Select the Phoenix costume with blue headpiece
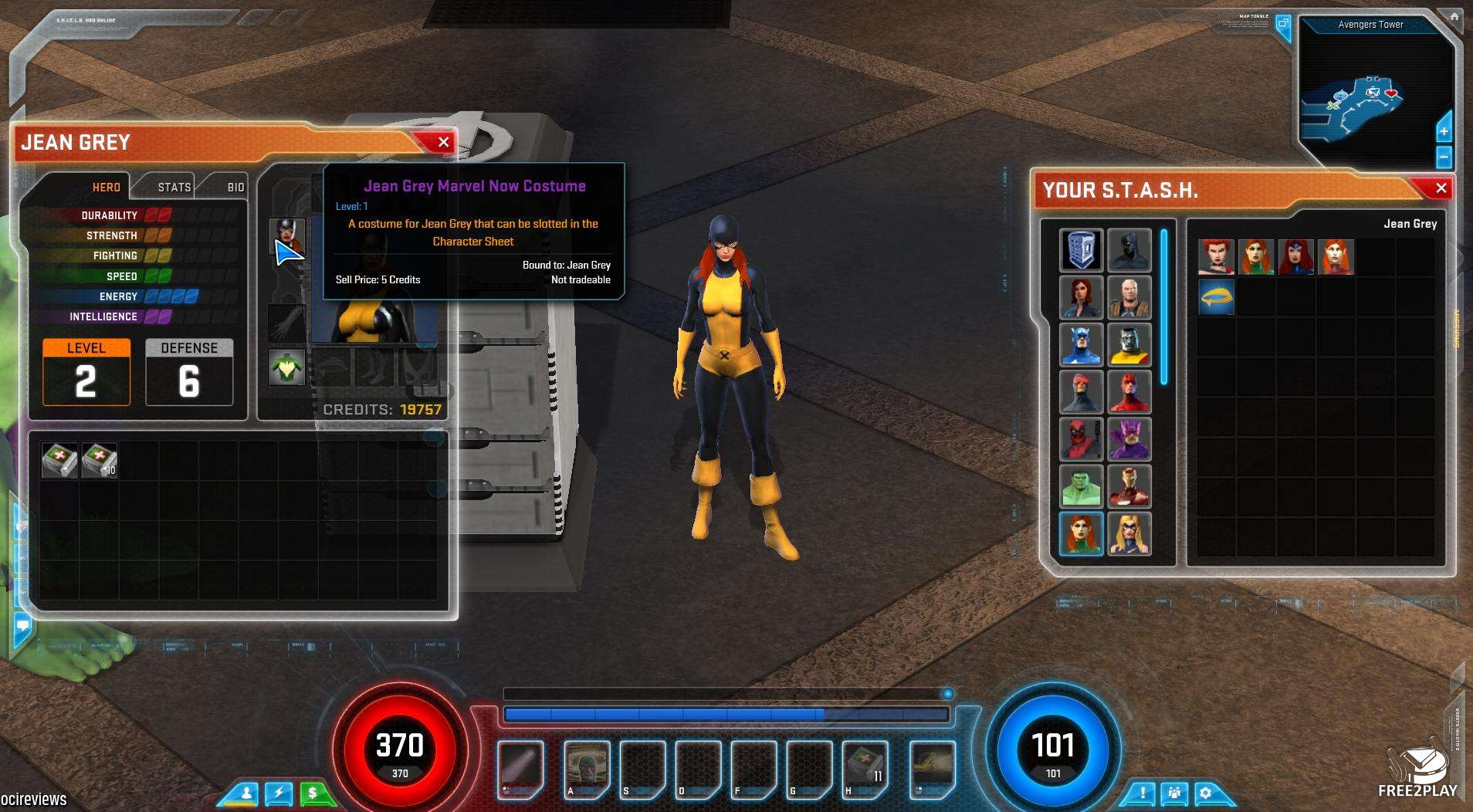Viewport: 1473px width, 812px height. [1295, 257]
